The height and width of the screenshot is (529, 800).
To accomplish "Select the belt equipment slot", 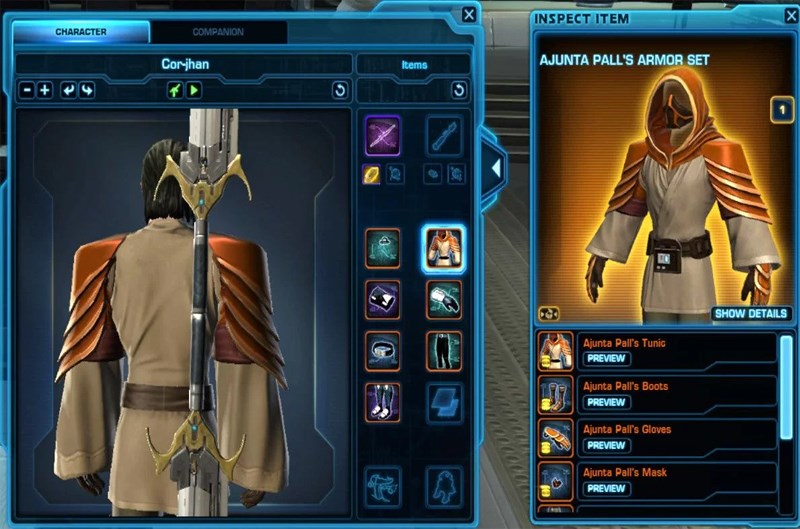I will tap(382, 349).
